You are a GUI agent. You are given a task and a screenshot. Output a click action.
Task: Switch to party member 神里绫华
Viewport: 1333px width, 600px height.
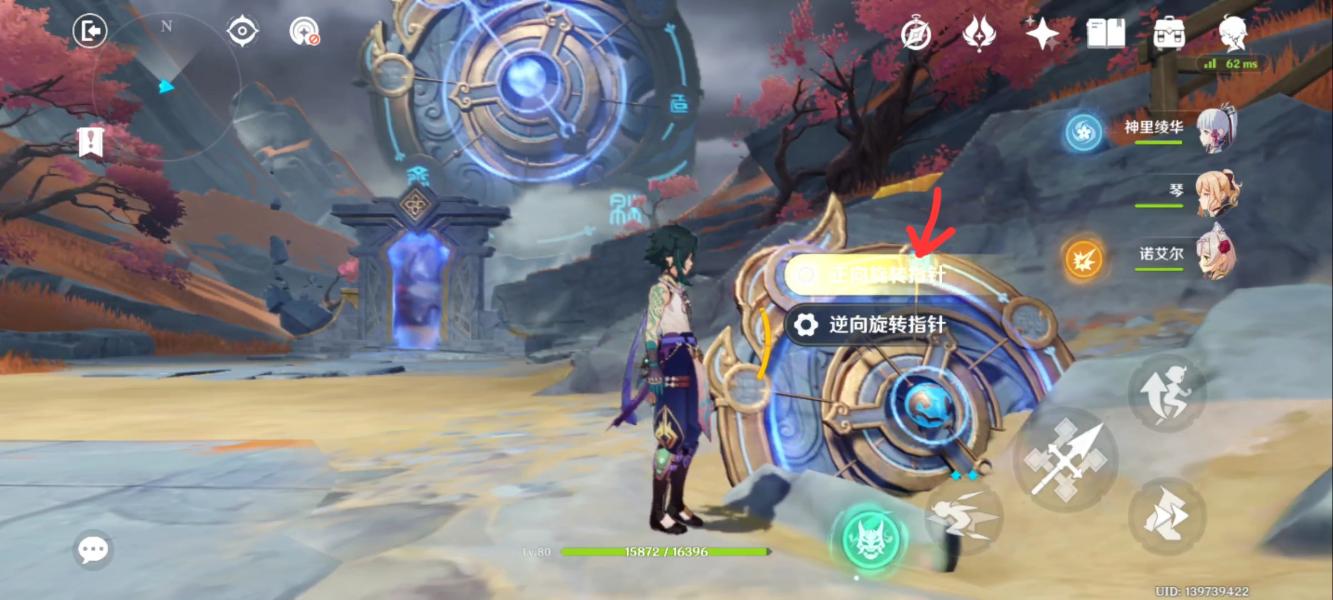1213,130
